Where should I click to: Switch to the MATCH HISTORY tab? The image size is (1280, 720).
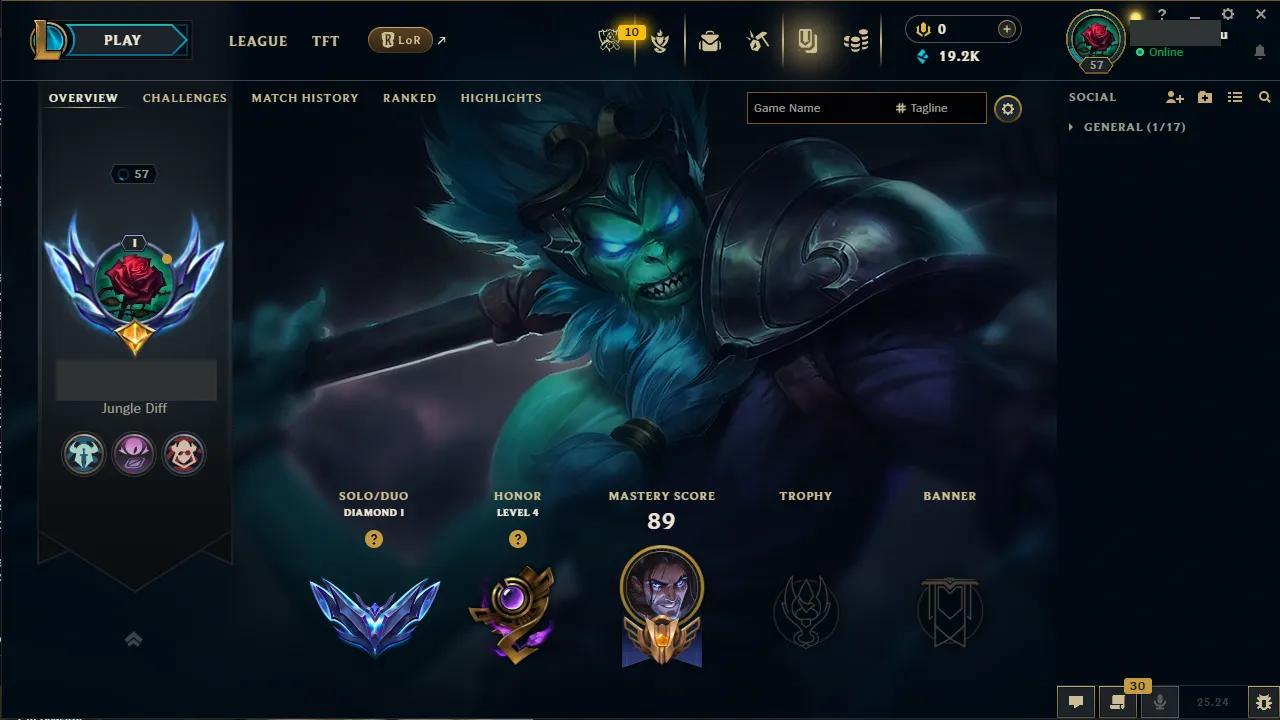(x=305, y=98)
